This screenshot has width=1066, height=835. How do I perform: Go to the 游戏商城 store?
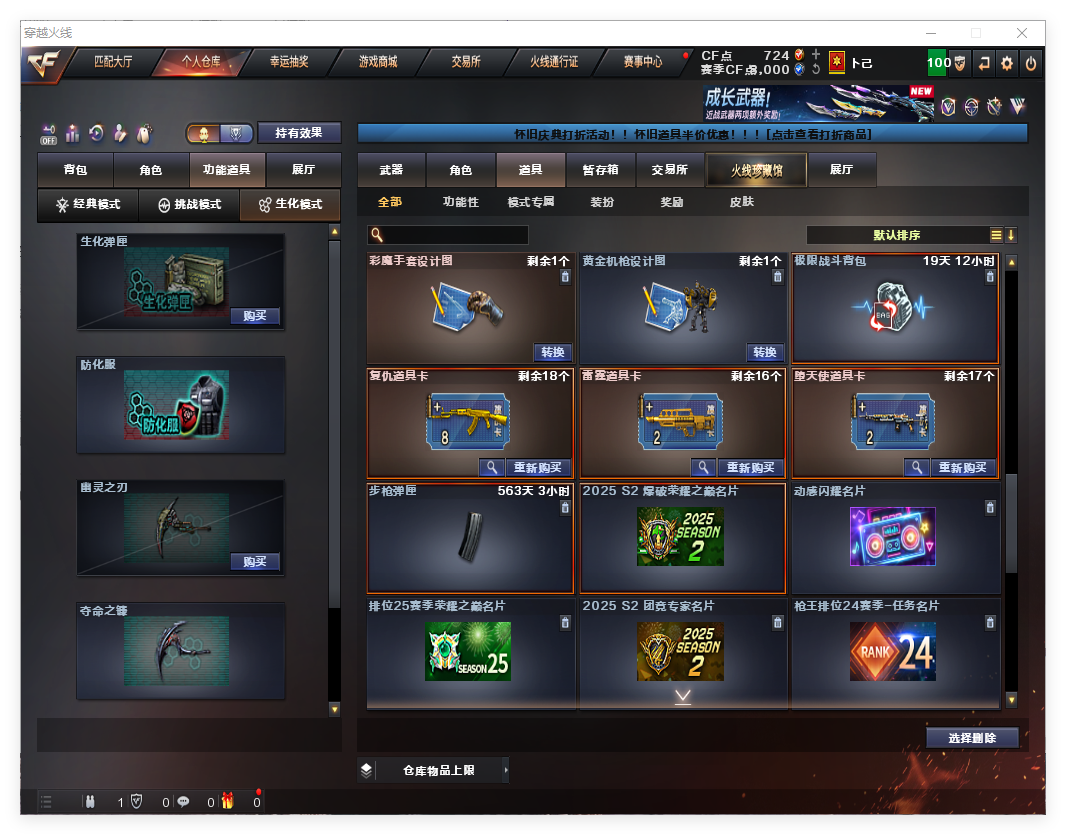(x=378, y=62)
